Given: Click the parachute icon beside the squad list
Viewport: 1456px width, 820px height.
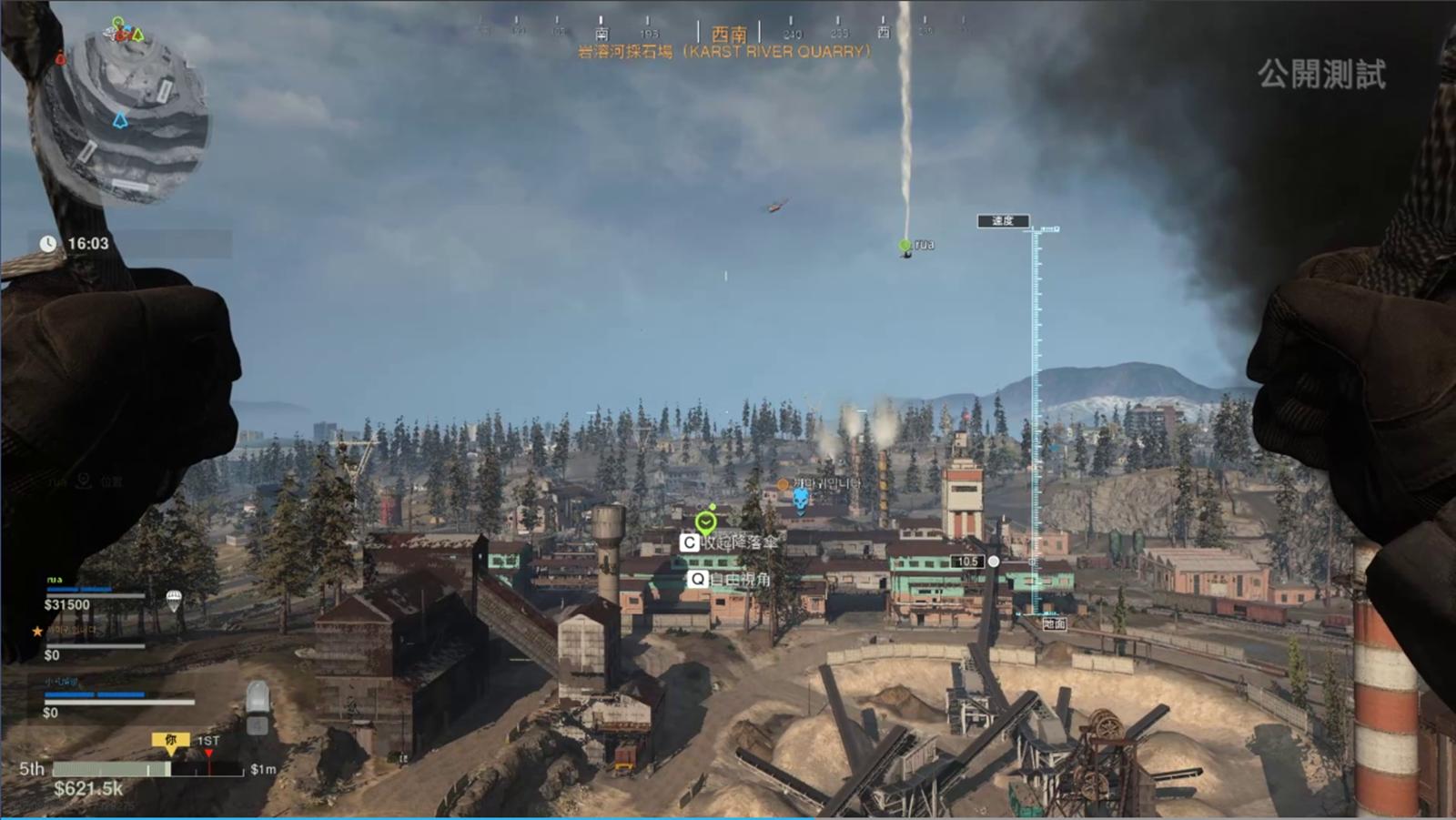Looking at the screenshot, I should tap(174, 599).
